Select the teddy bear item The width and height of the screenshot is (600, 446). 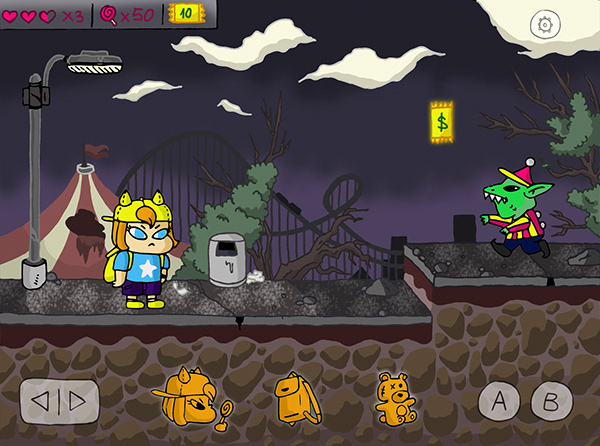pyautogui.click(x=395, y=400)
